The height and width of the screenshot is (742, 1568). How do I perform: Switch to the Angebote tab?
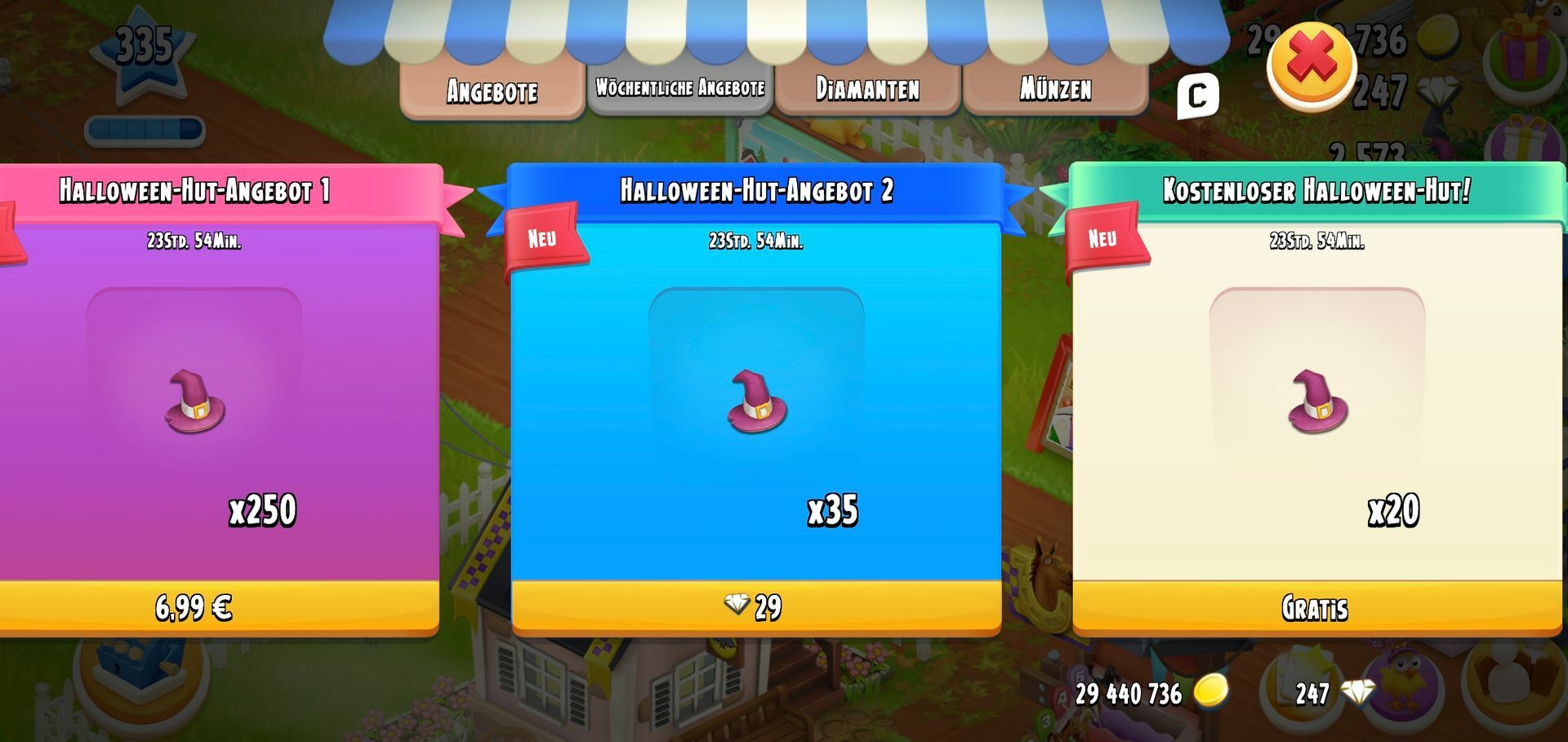[492, 90]
